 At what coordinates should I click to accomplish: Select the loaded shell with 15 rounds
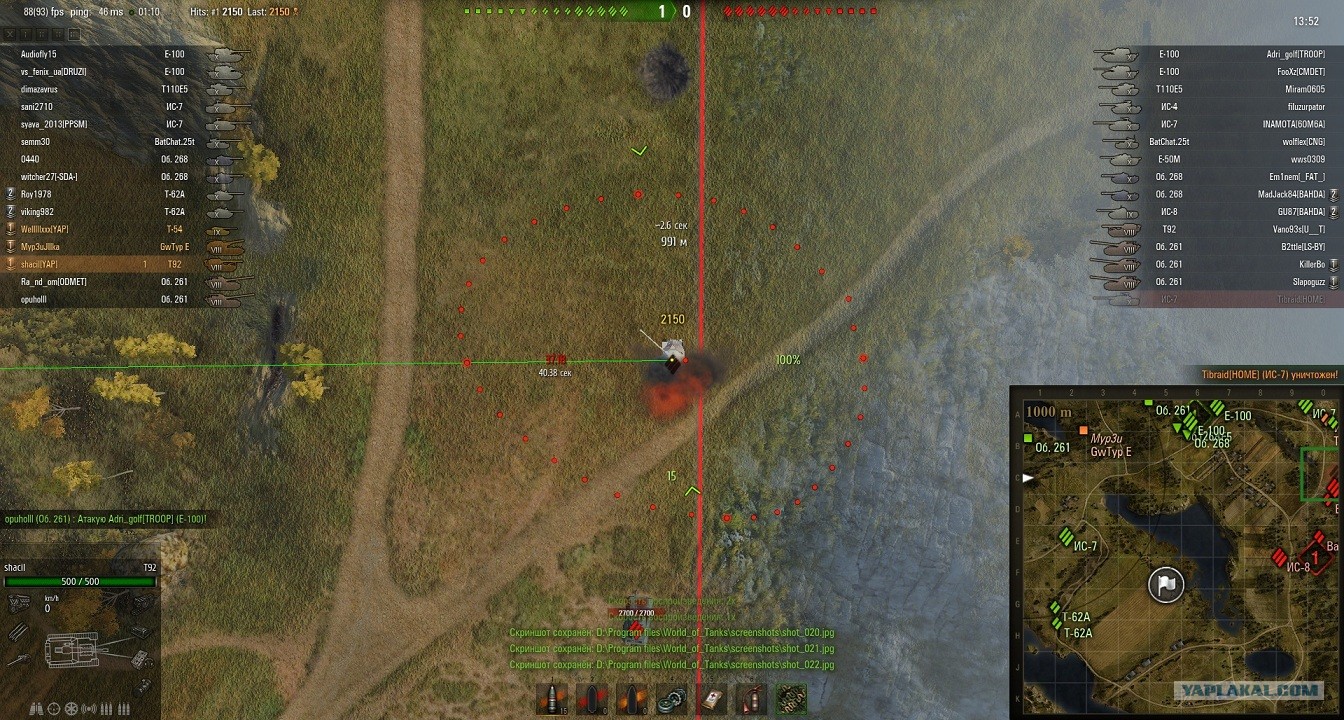point(551,698)
